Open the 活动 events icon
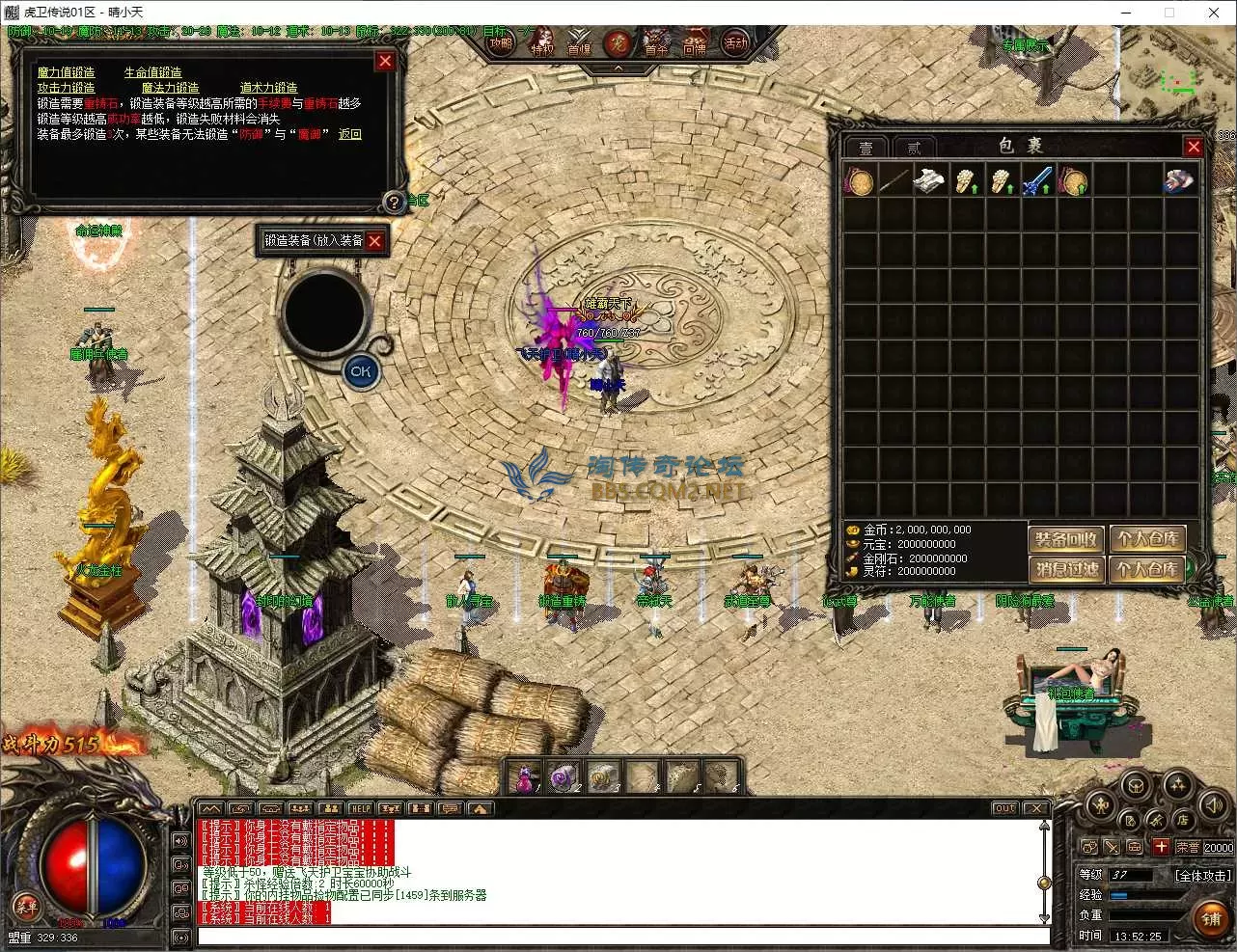 [735, 43]
